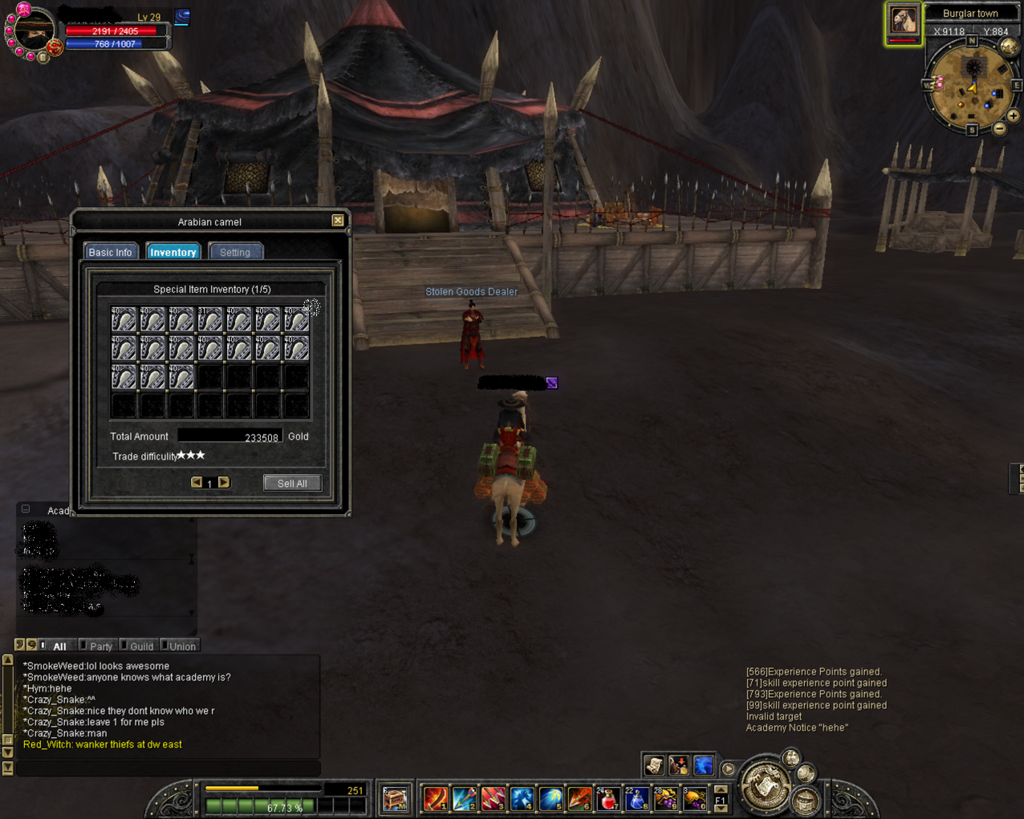The image size is (1024, 819).
Task: Switch to the Basic Info tab
Action: 110,252
